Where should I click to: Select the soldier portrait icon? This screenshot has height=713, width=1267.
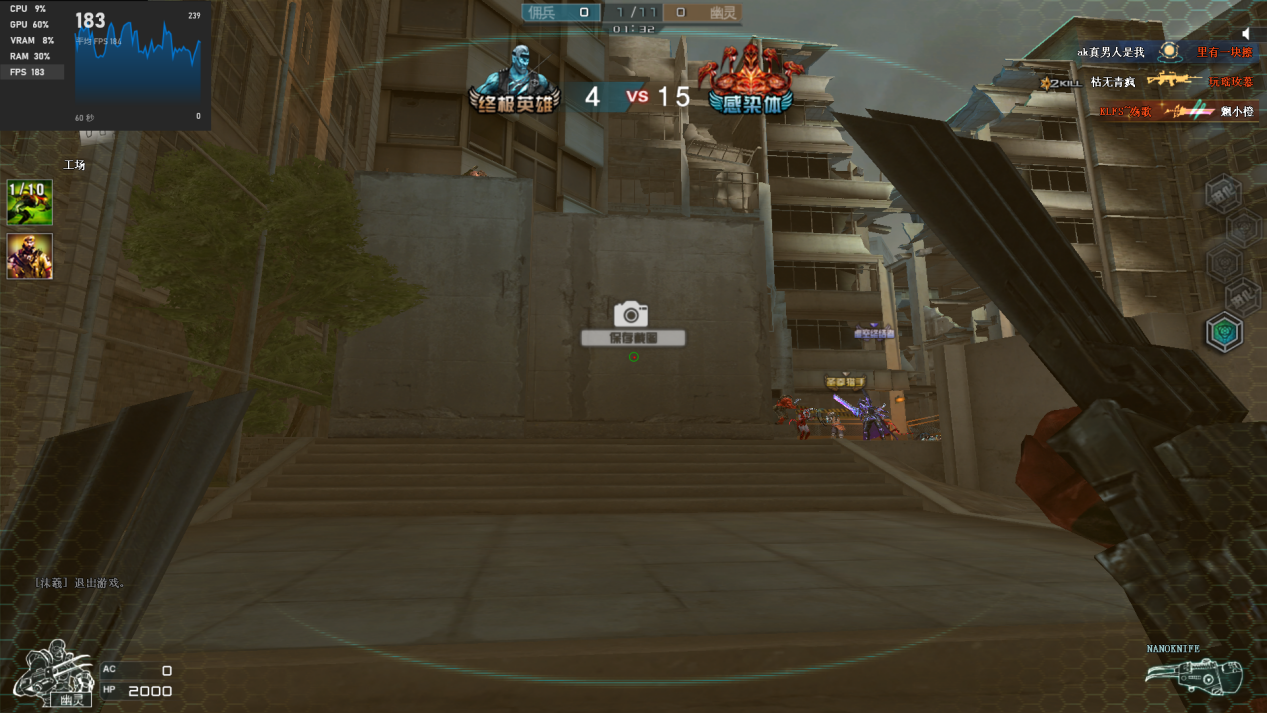point(29,256)
